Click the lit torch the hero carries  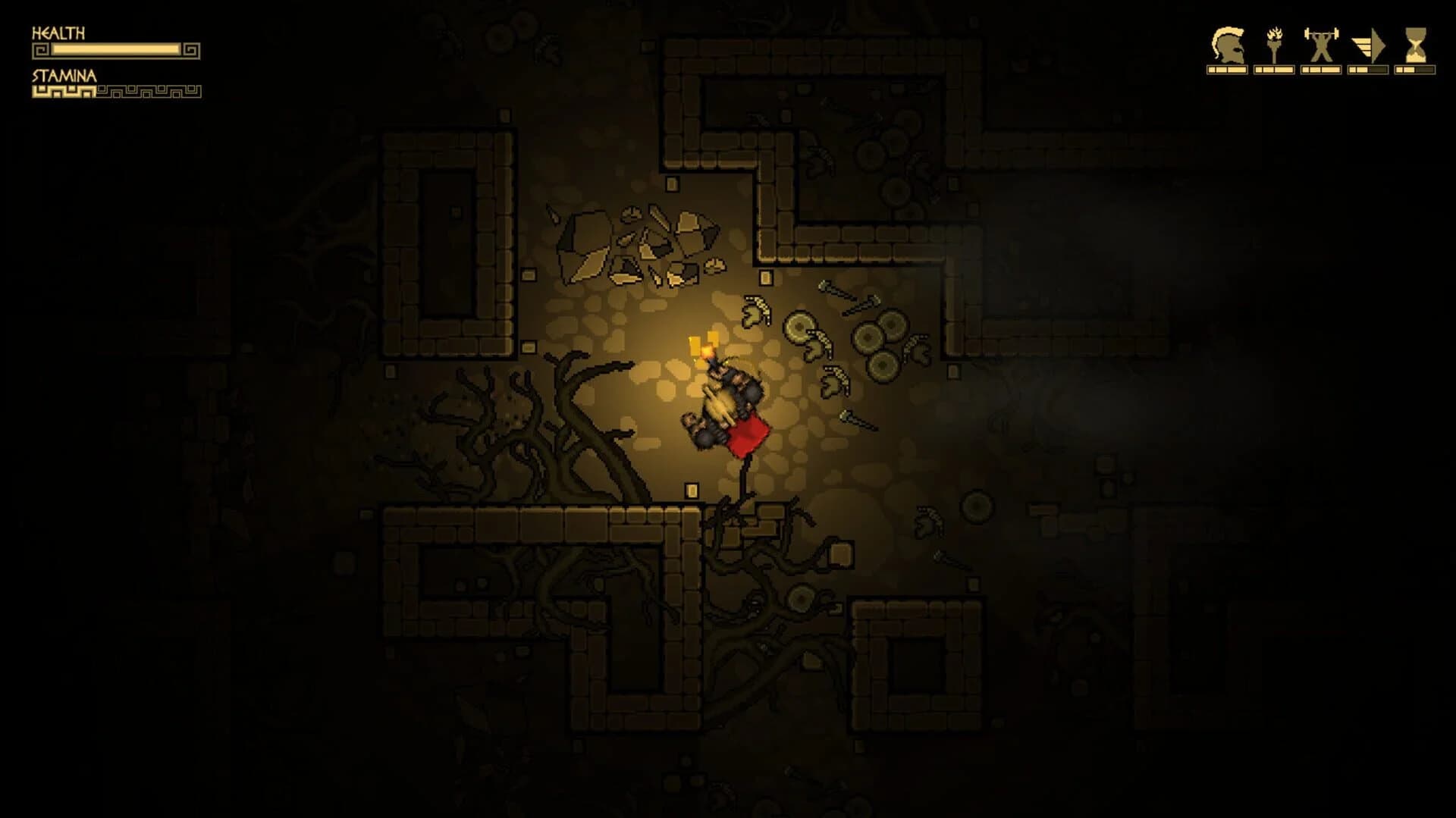707,351
